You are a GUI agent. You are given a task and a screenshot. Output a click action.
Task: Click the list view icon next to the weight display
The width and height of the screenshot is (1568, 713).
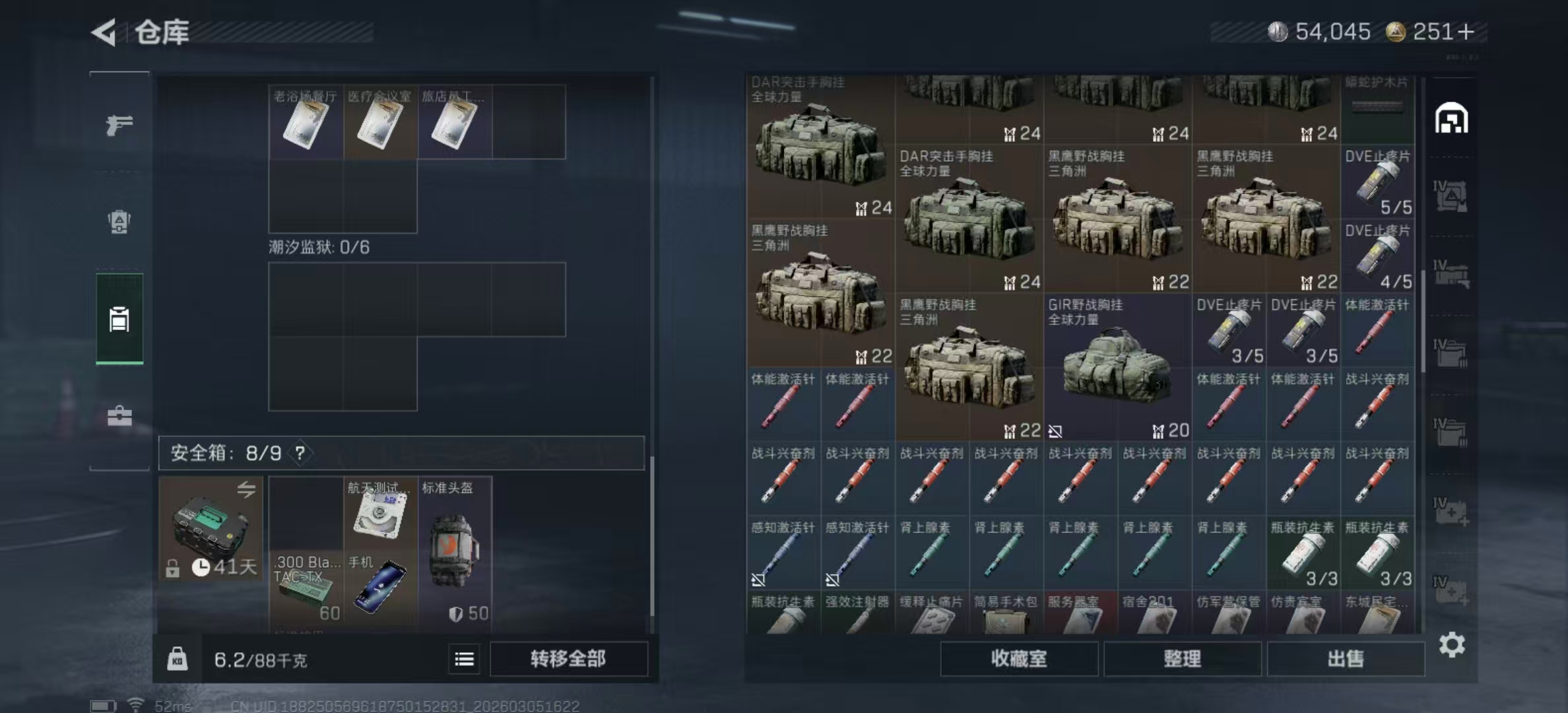(x=464, y=660)
